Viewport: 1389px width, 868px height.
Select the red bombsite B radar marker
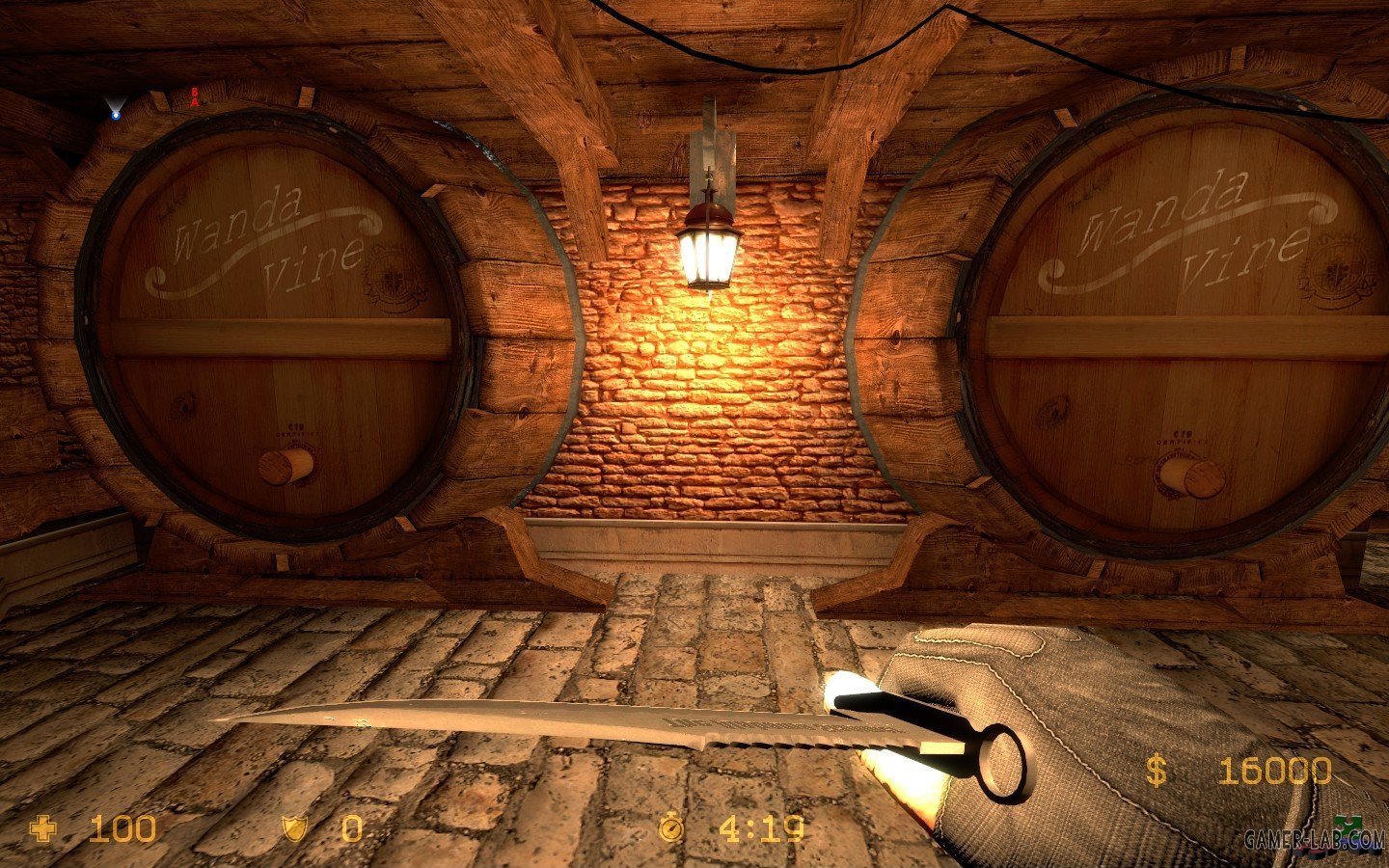pos(195,93)
